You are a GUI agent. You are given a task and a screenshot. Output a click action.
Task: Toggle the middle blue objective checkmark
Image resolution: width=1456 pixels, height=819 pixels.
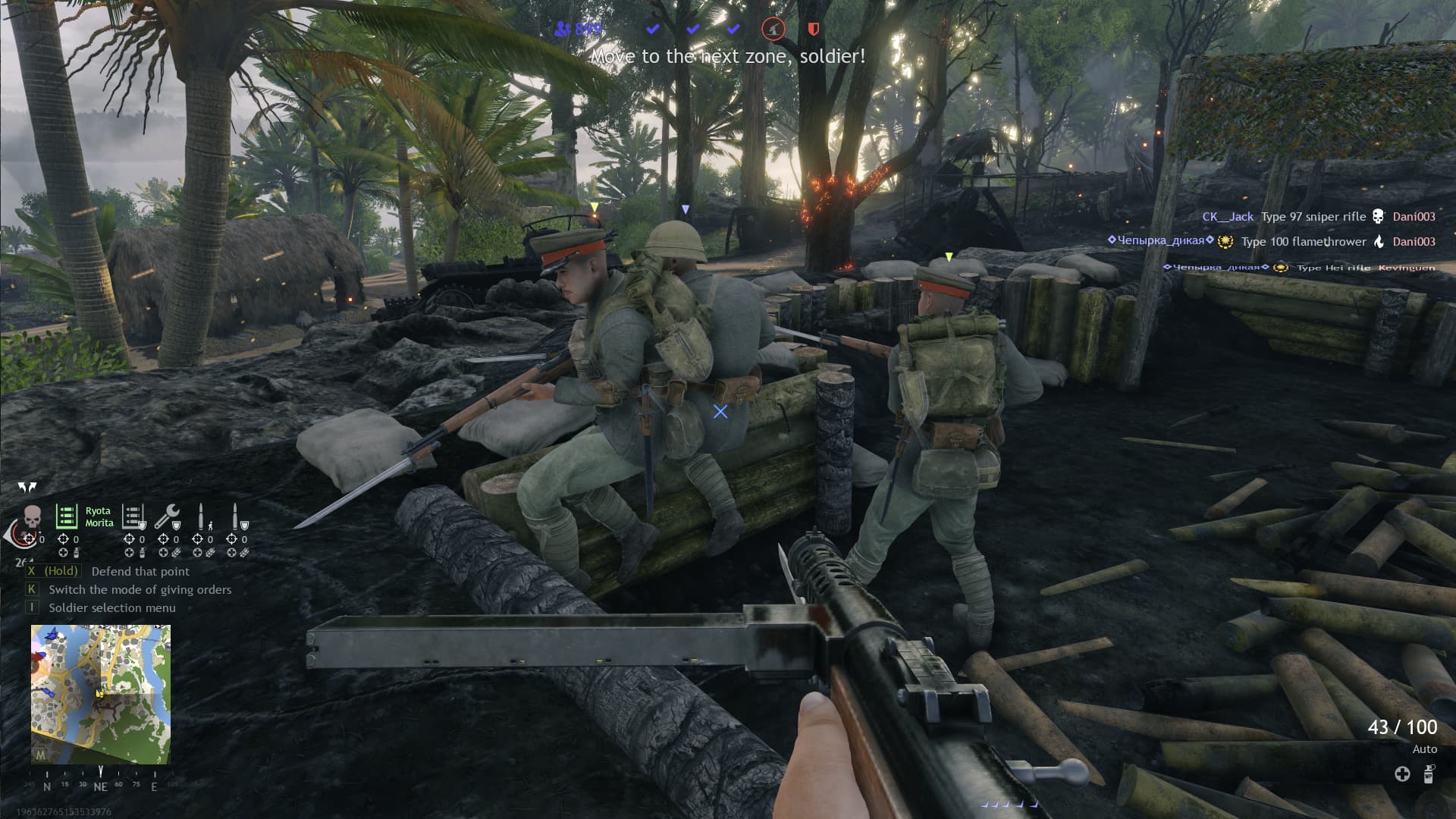692,29
